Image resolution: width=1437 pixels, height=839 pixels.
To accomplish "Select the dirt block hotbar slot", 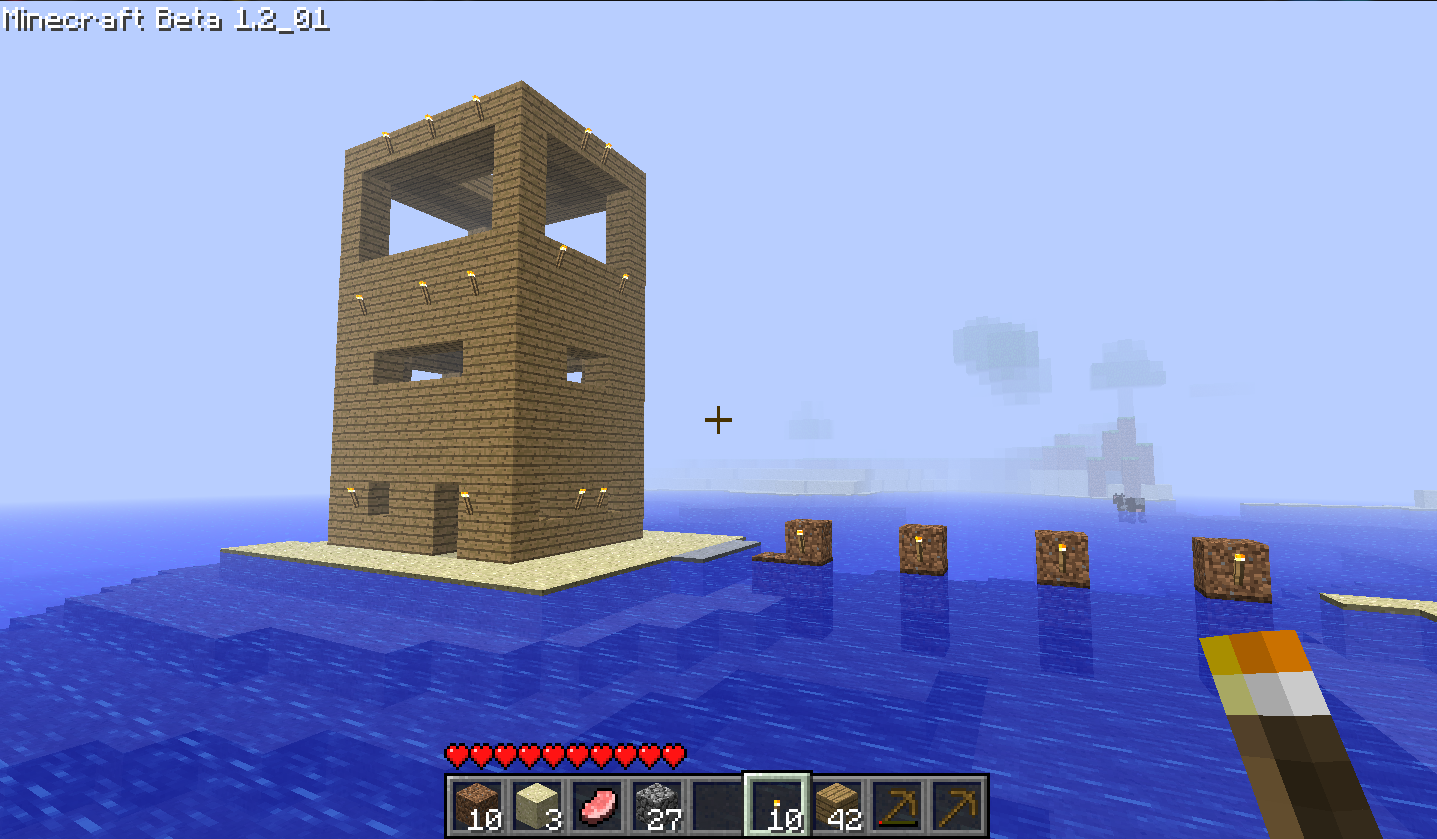I will pos(477,805).
